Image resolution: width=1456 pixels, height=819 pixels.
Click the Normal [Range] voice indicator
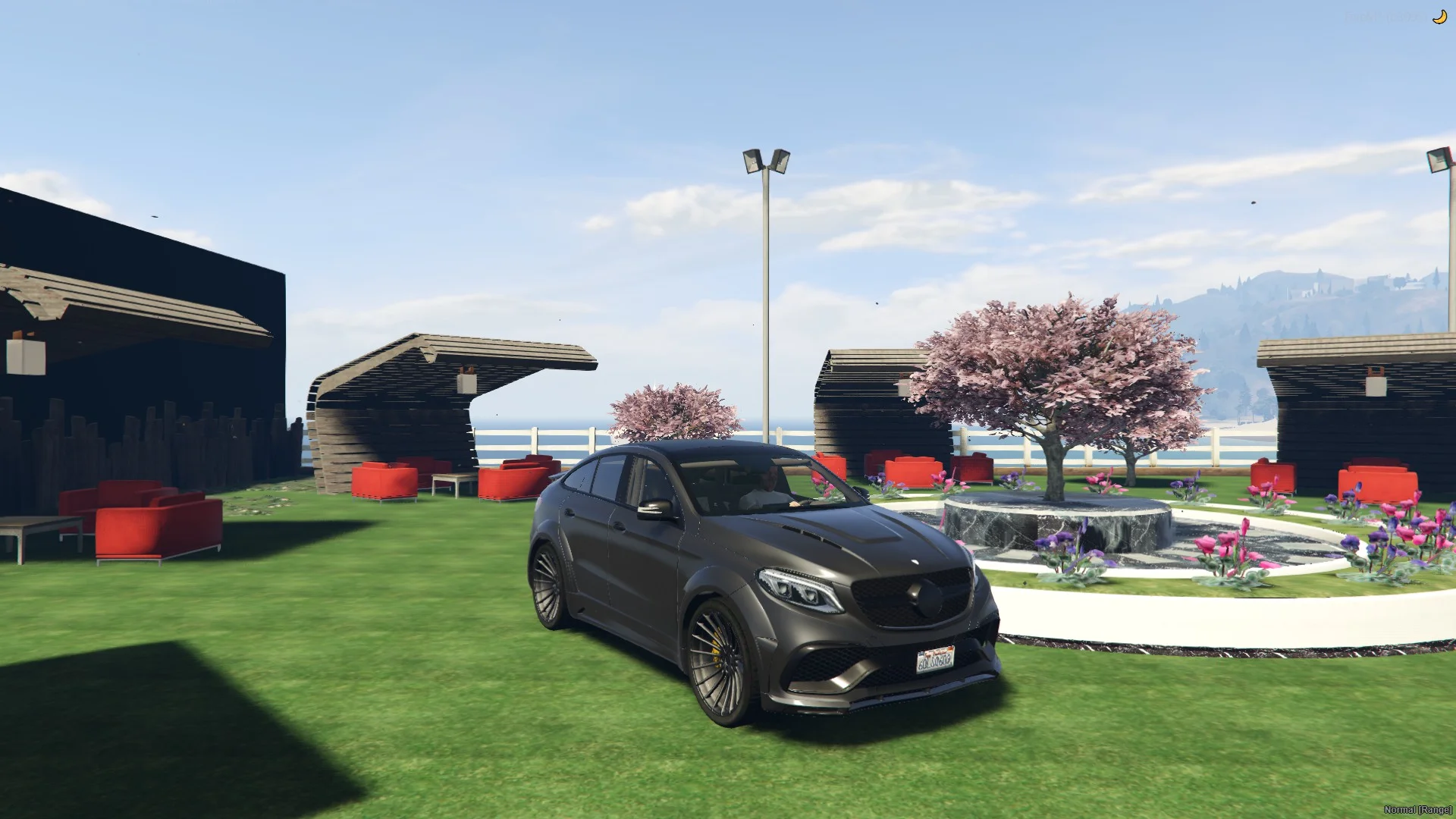(x=1417, y=810)
